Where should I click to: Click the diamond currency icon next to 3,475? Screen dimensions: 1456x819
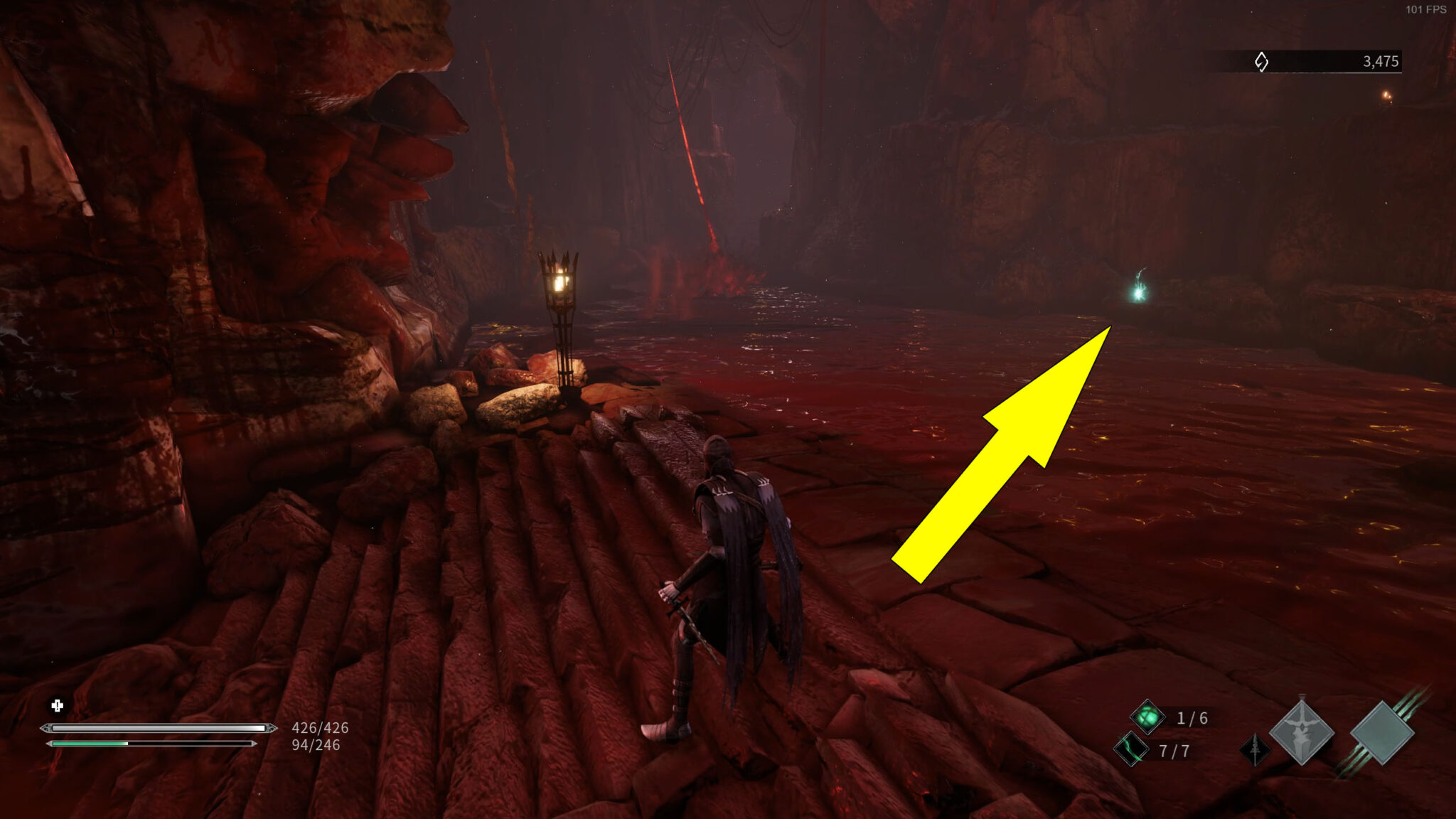[x=1260, y=61]
